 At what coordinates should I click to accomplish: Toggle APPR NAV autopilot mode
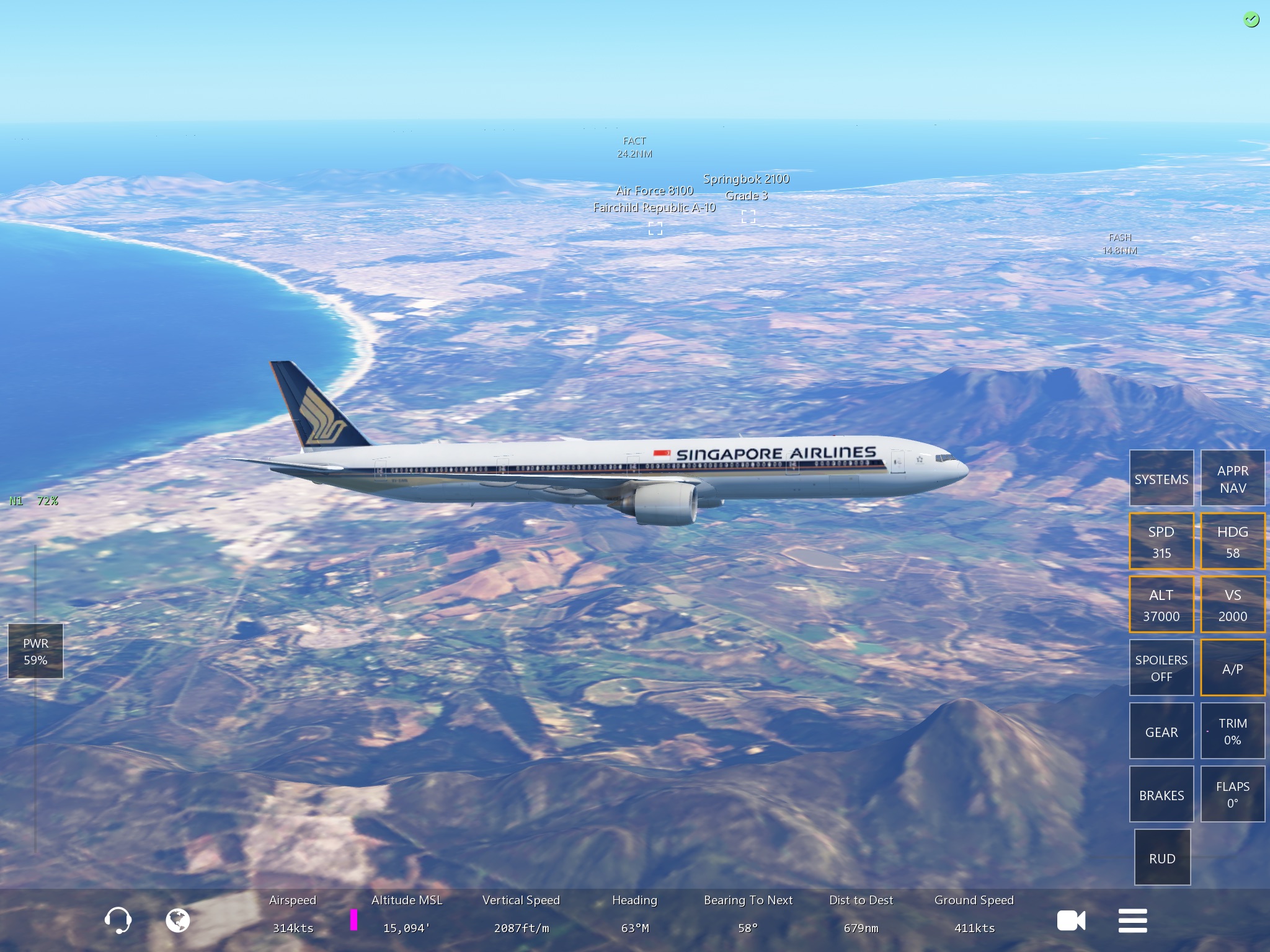coord(1232,478)
